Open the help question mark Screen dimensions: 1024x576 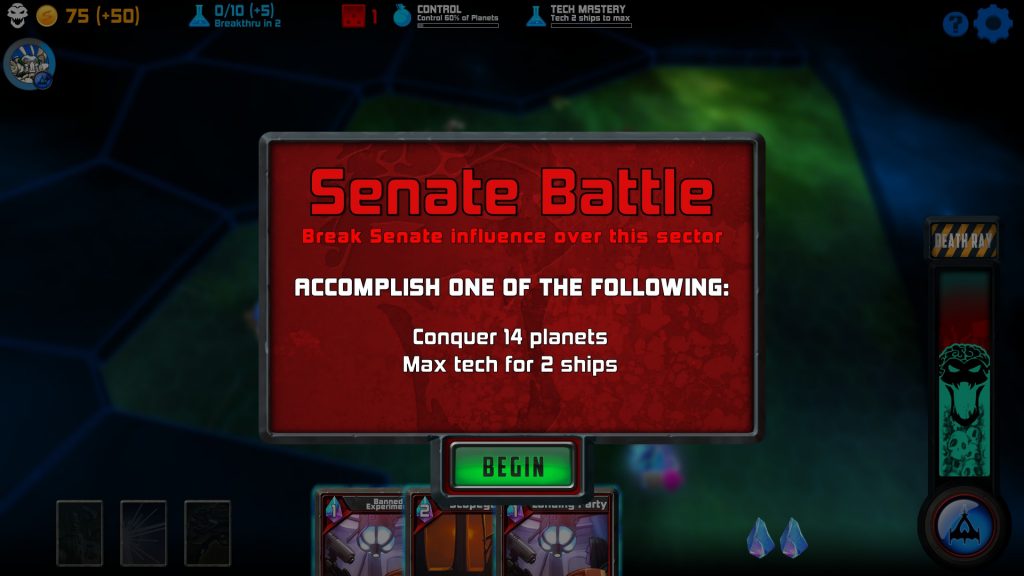point(955,23)
